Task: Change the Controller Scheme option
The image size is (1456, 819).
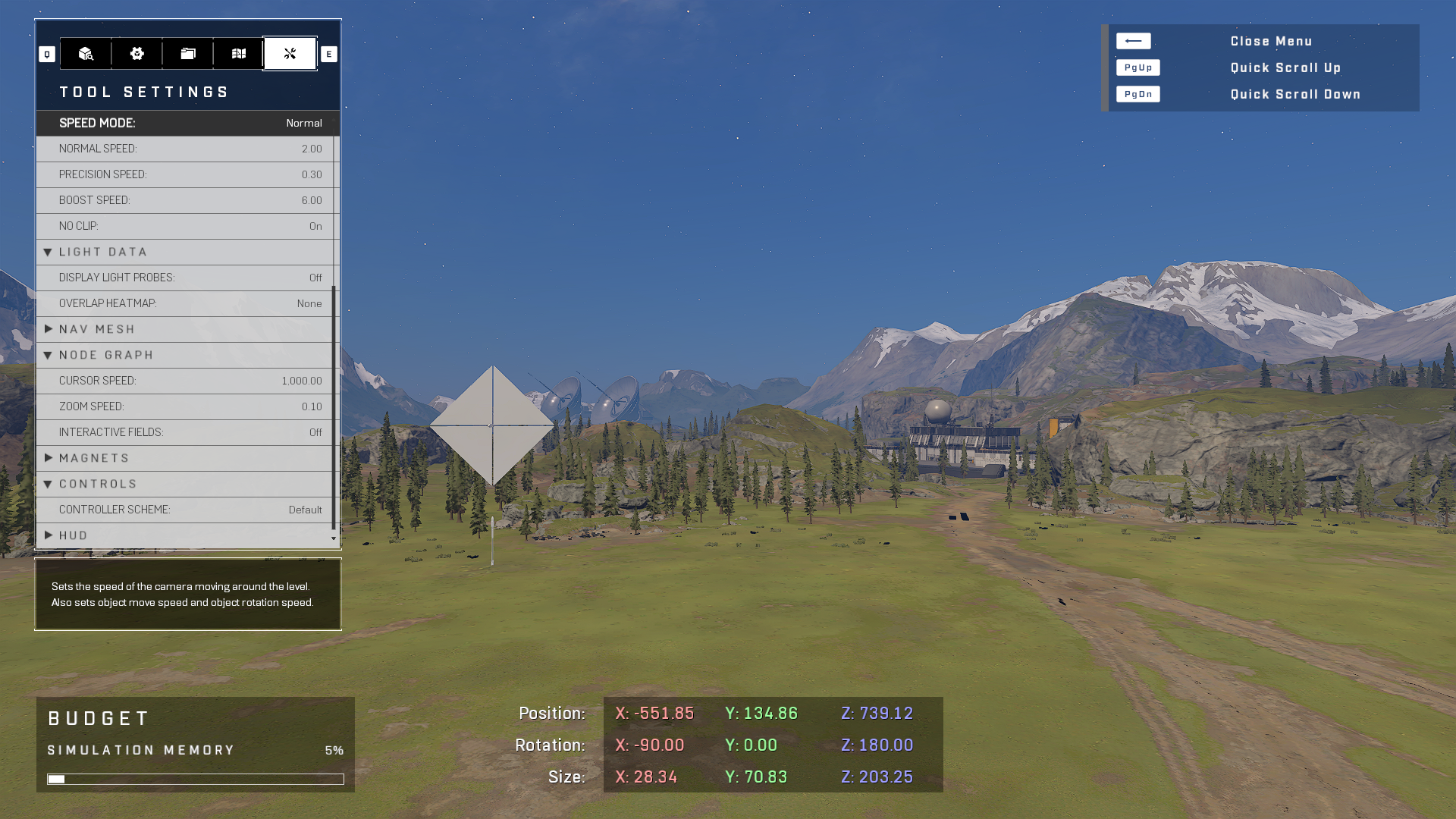Action: 186,510
